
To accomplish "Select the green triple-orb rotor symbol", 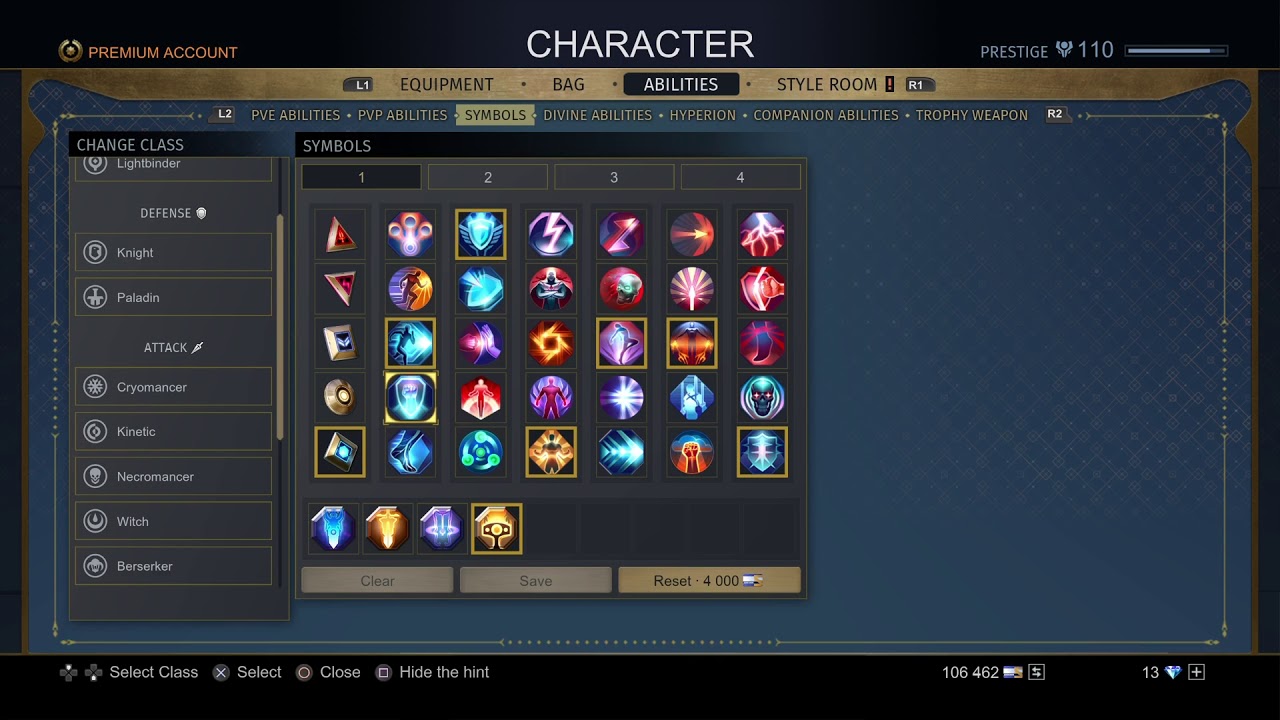I will coord(481,452).
